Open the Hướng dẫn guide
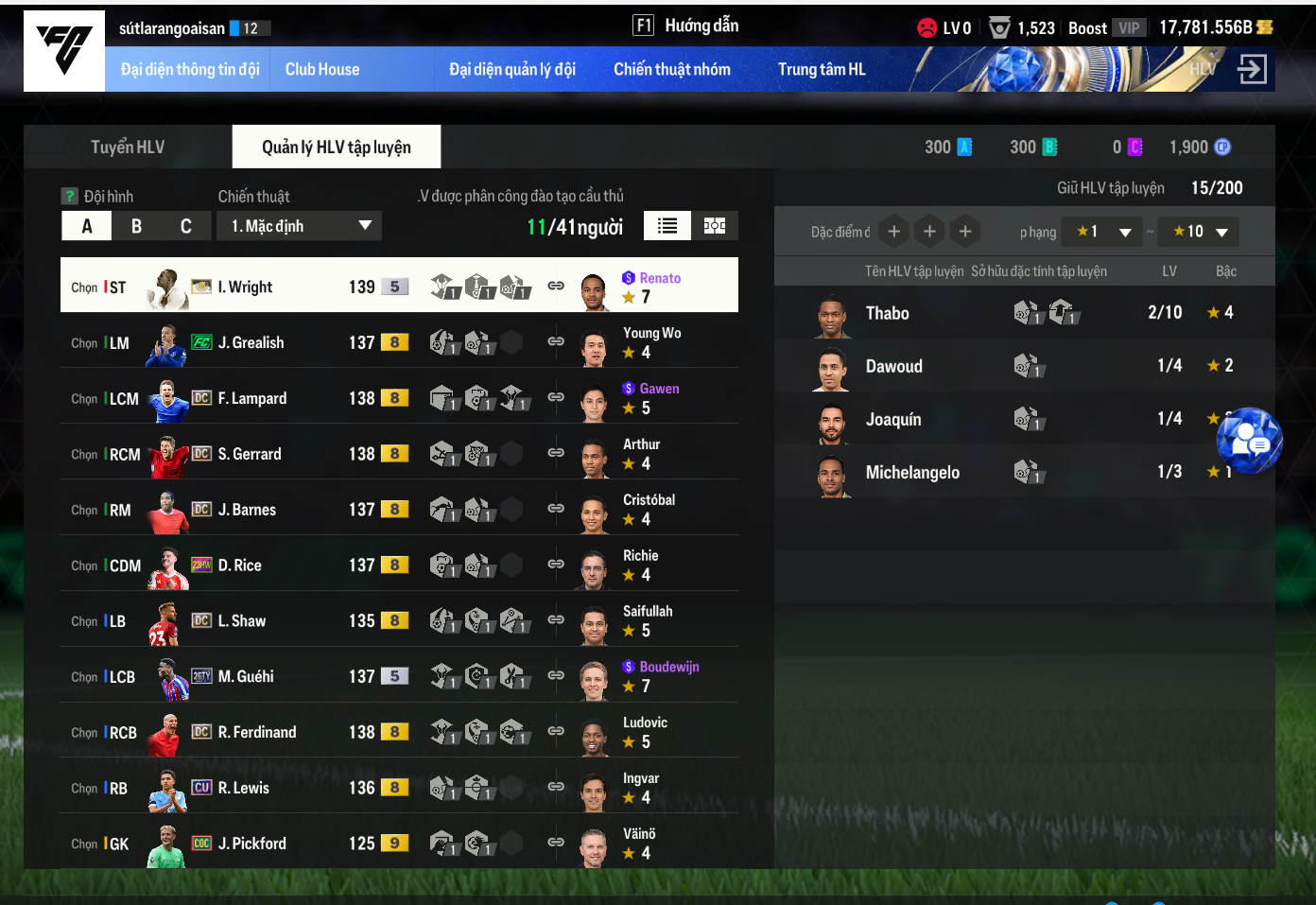The image size is (1316, 905). point(686,26)
